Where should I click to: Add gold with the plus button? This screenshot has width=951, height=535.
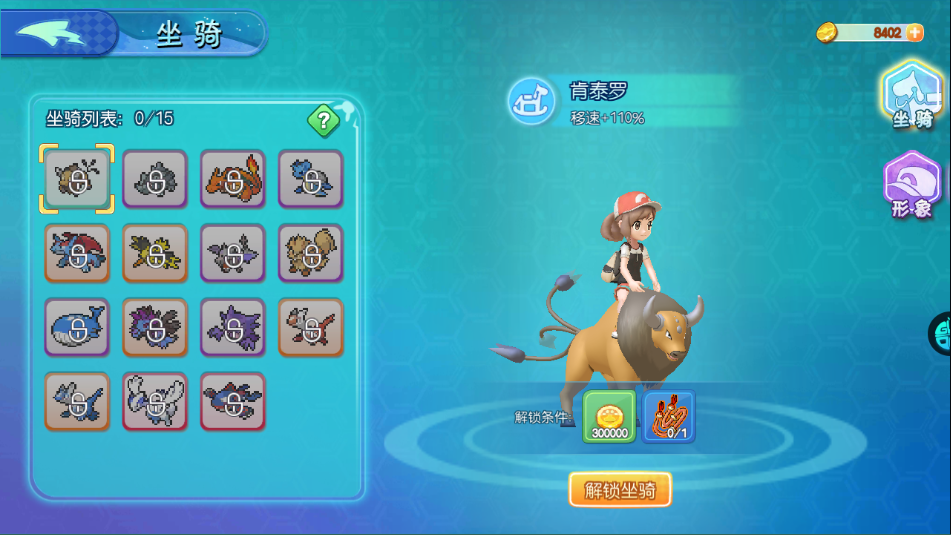coord(914,33)
